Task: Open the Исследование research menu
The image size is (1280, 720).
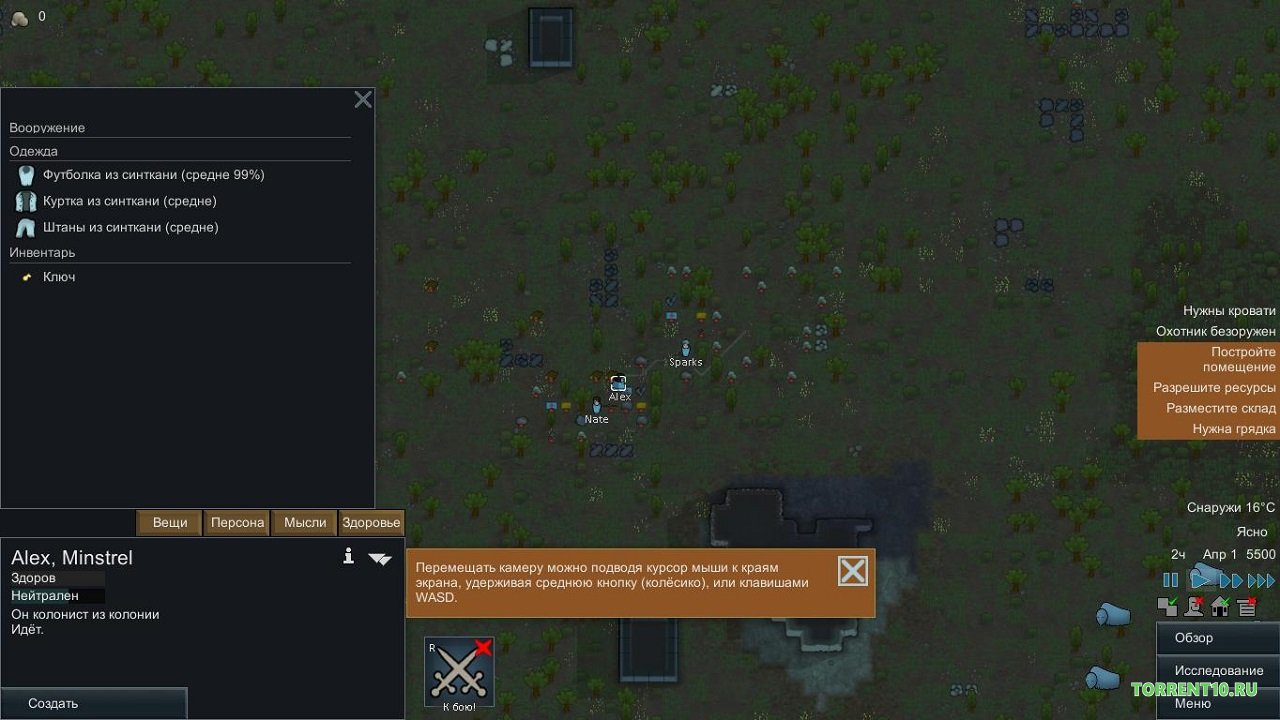Action: pyautogui.click(x=1219, y=670)
